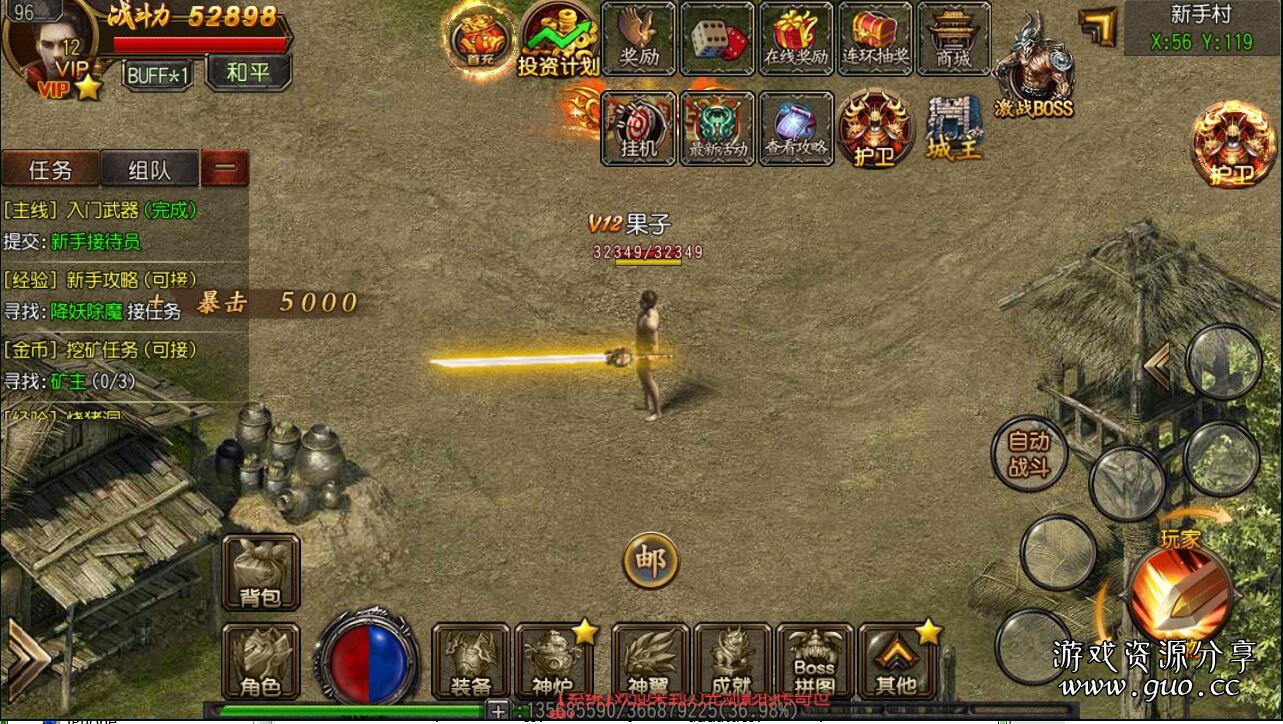
Task: Open the 商城 shop
Action: pos(953,38)
